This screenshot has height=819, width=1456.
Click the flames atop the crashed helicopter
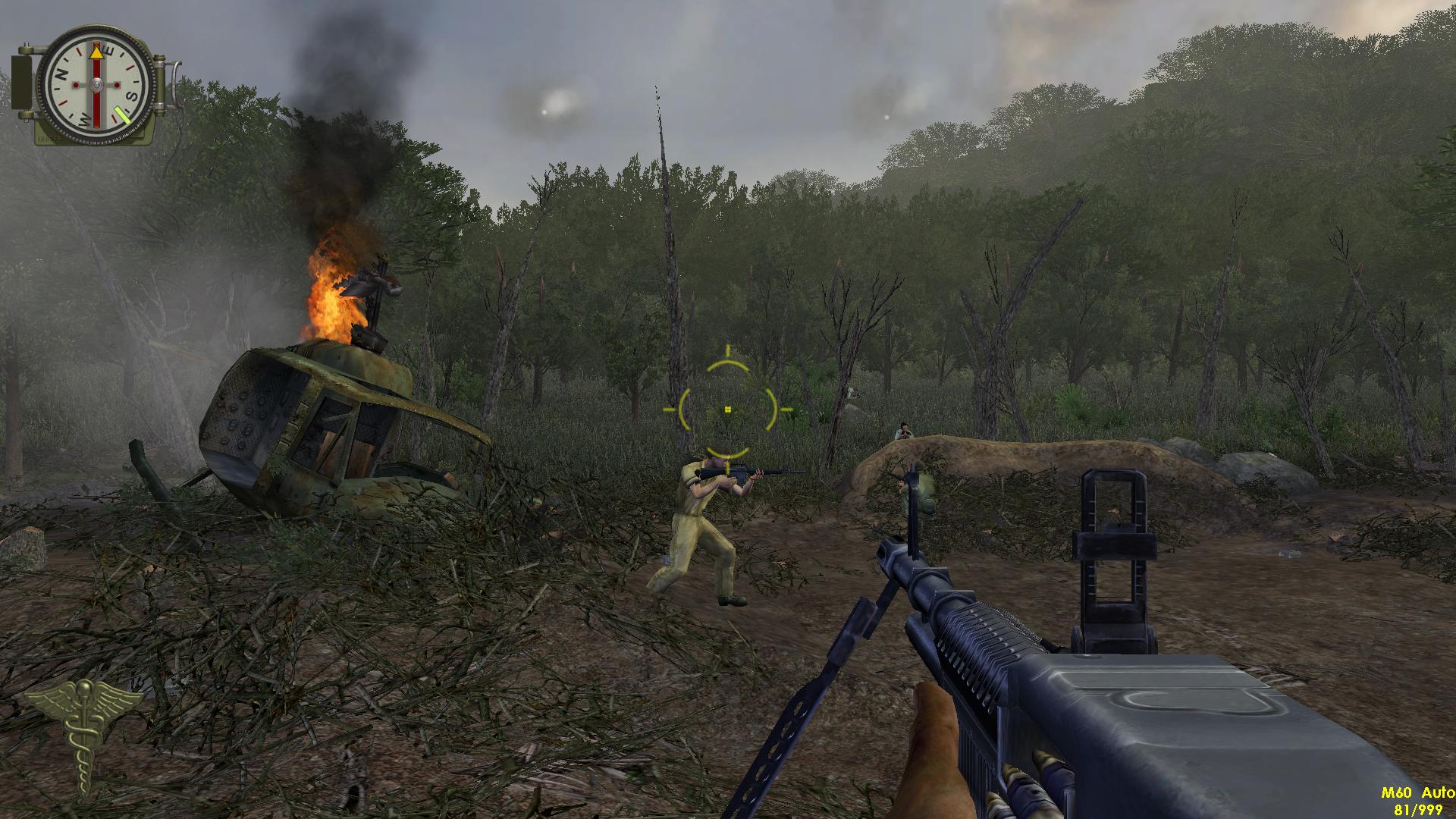click(330, 296)
